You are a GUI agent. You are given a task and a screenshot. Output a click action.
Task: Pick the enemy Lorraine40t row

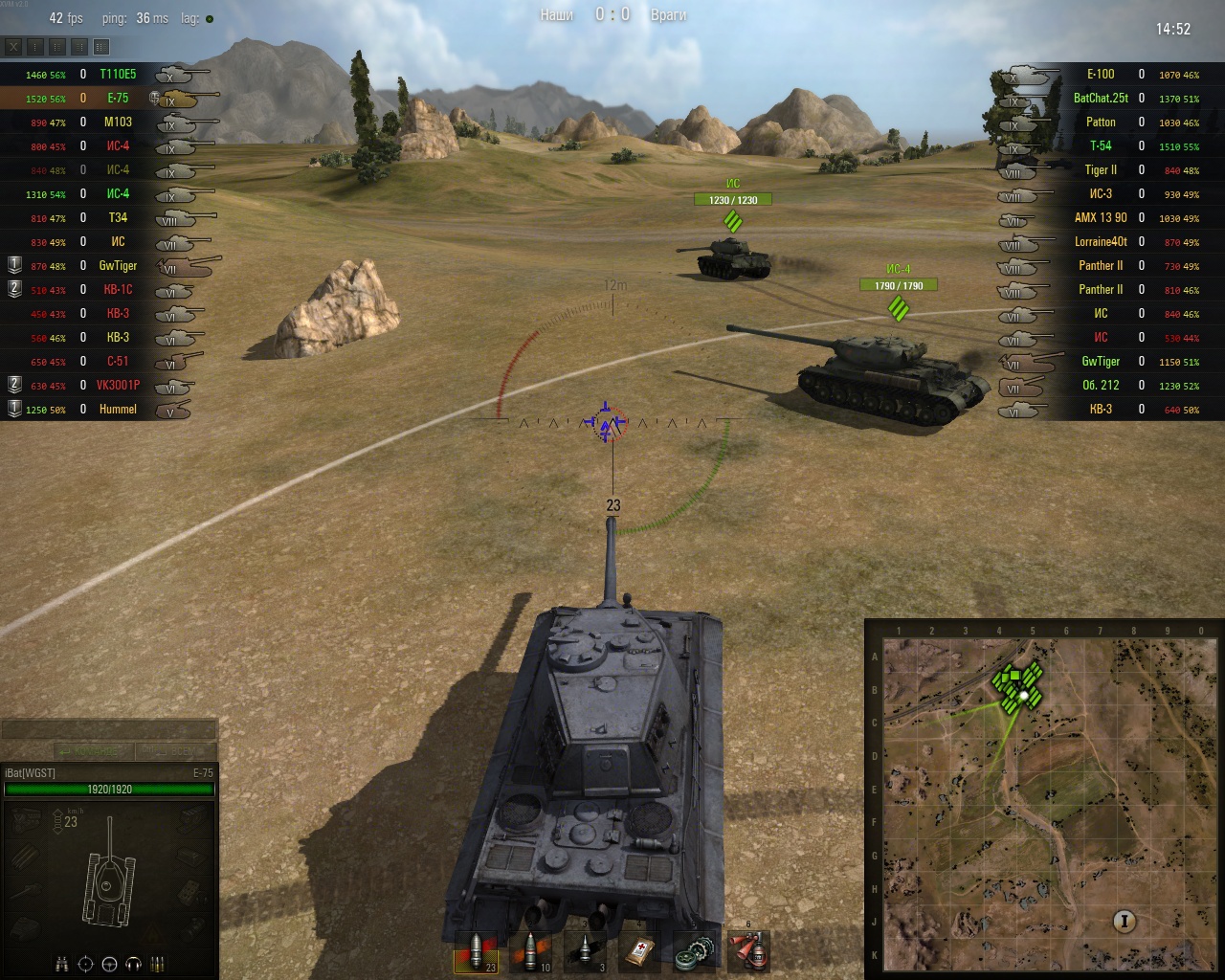click(x=1101, y=241)
